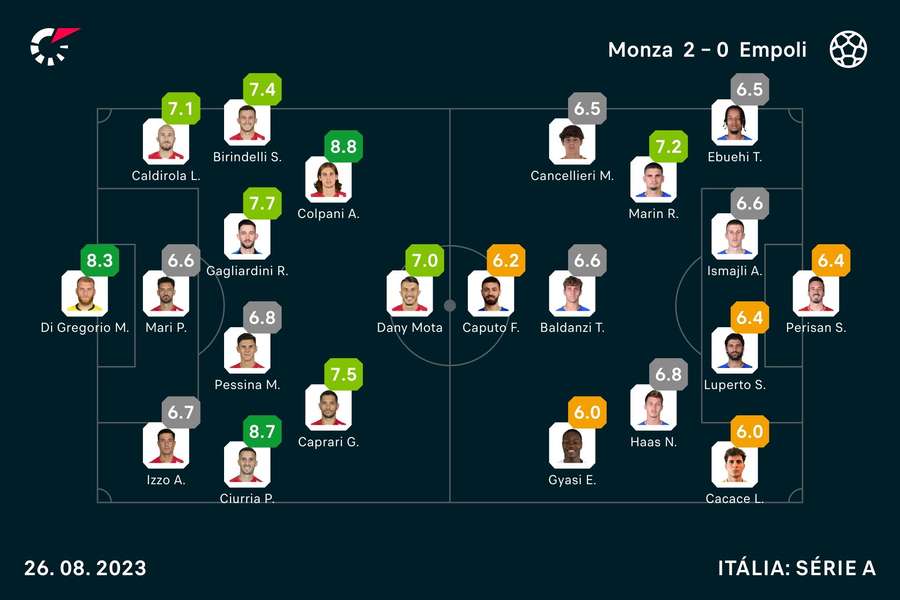Screen dimensions: 900x600
Task: View Baldanzi T. player portrait
Action: pyautogui.click(x=571, y=293)
